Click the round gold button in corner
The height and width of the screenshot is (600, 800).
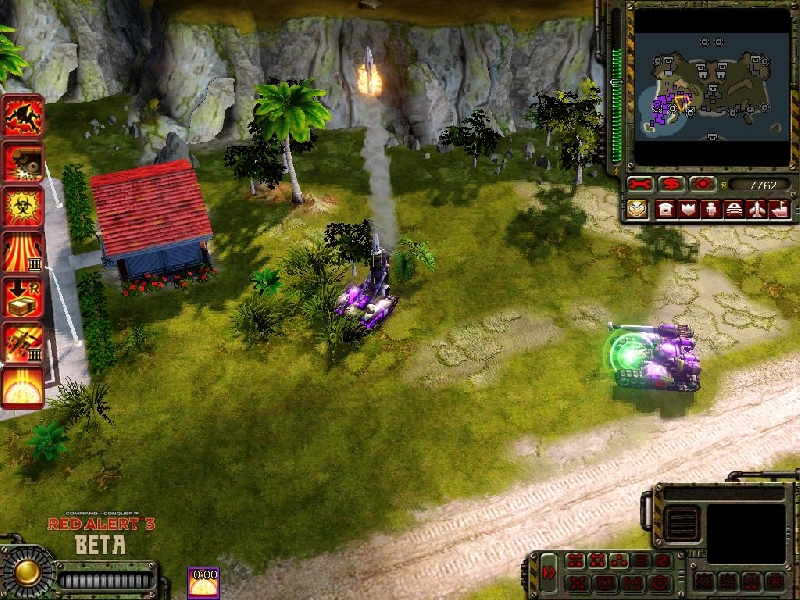coord(26,572)
